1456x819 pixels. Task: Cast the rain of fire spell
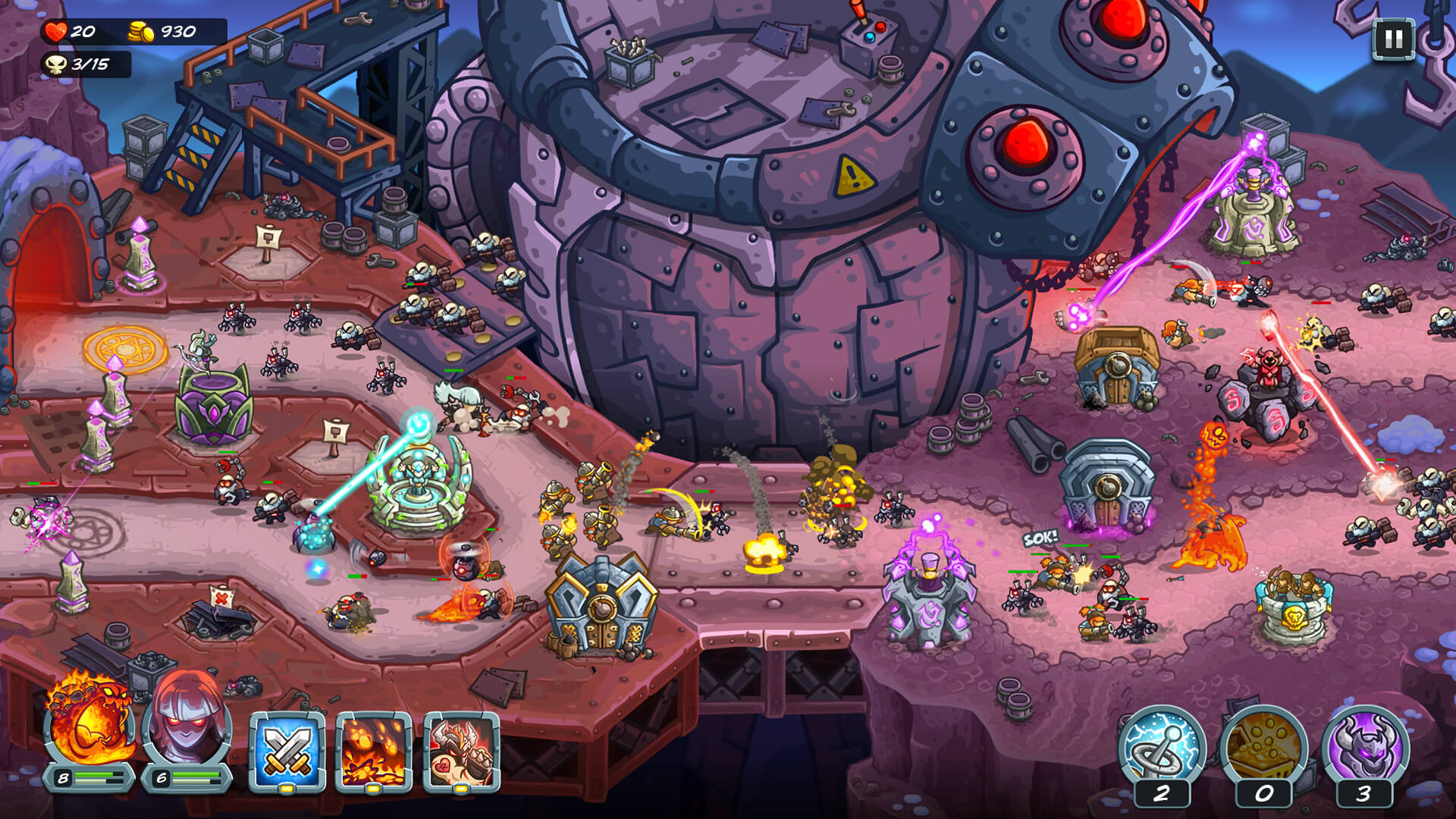374,751
